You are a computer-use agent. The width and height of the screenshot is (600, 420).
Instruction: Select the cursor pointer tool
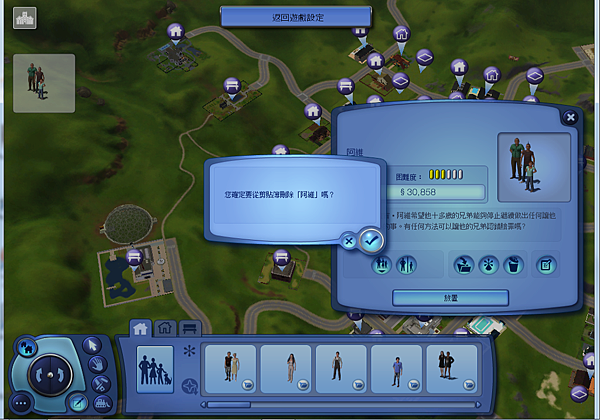[x=94, y=346]
